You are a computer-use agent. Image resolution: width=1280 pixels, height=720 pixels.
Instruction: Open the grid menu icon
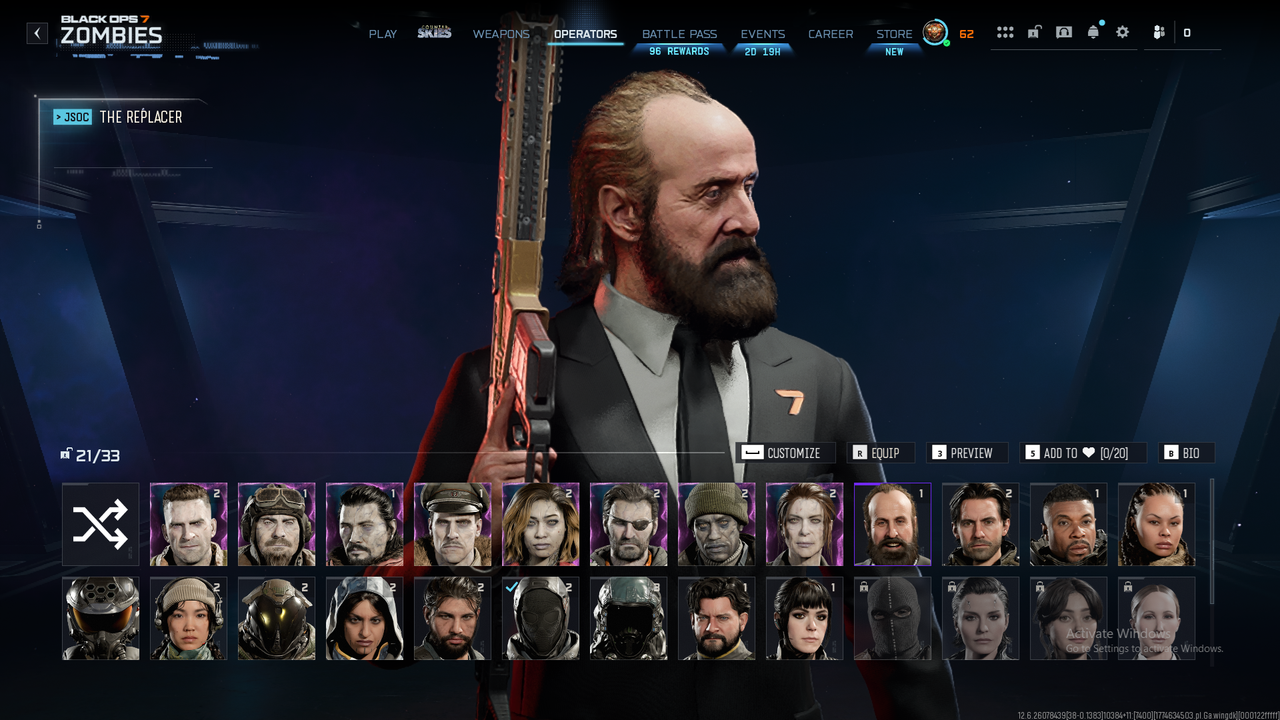click(1005, 32)
